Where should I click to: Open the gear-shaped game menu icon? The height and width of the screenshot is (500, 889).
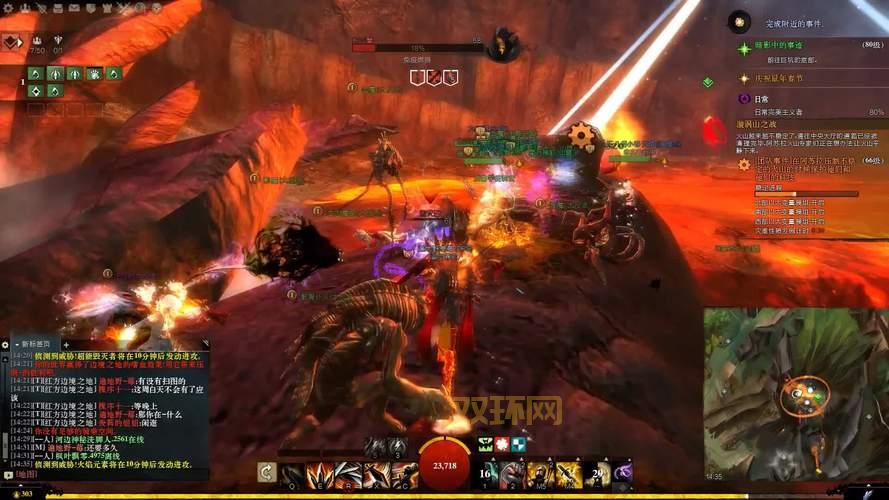point(8,7)
